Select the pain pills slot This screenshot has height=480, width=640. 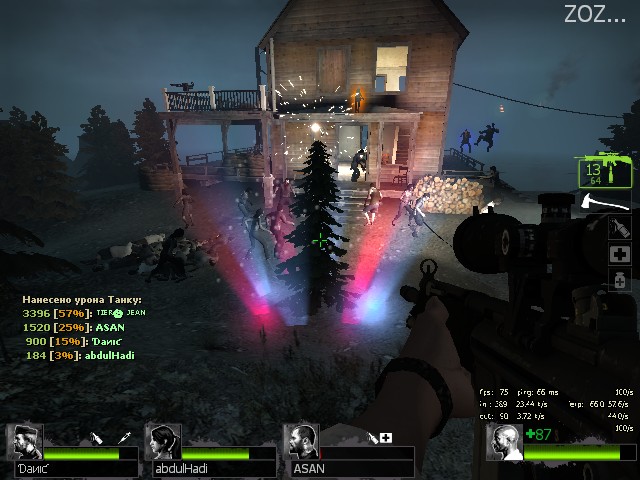pos(621,279)
